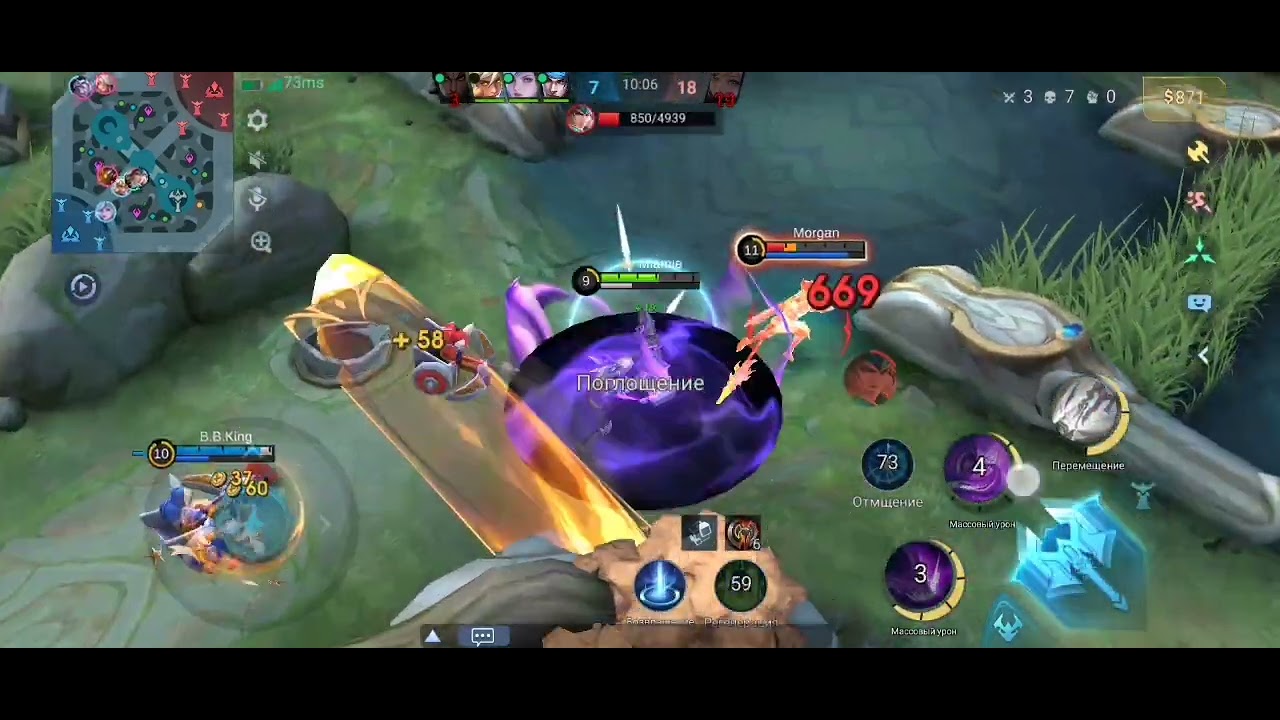Toggle the muted speaker icon
The height and width of the screenshot is (720, 1280).
(257, 160)
